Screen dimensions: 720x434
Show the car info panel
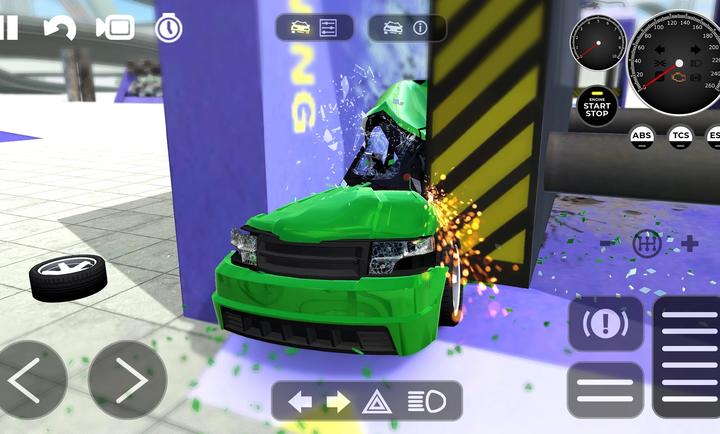406,27
